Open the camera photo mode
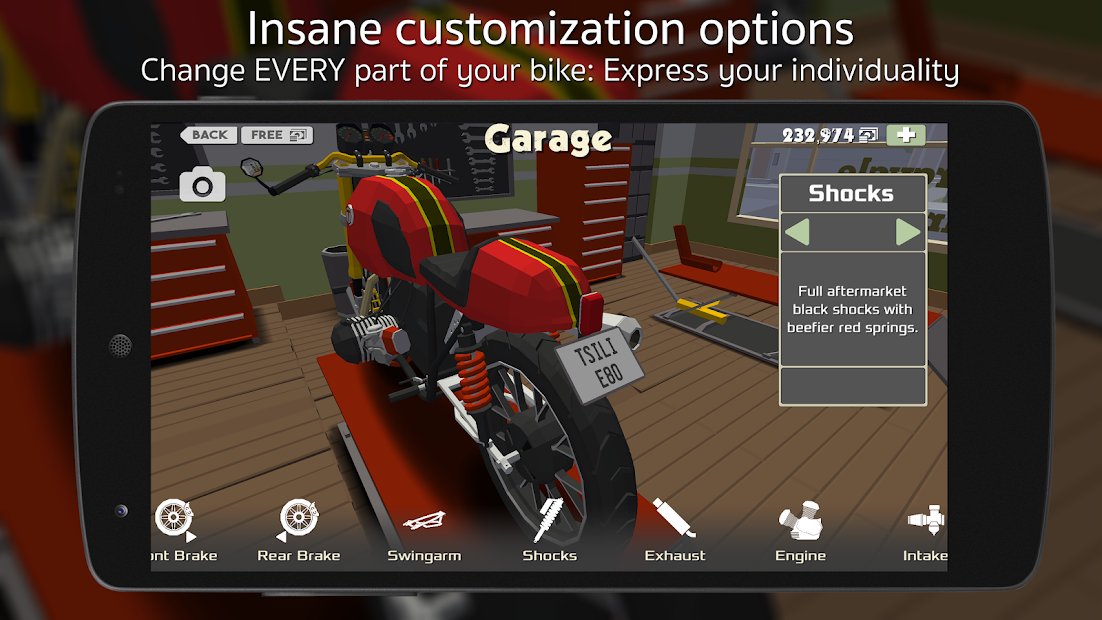 [202, 185]
